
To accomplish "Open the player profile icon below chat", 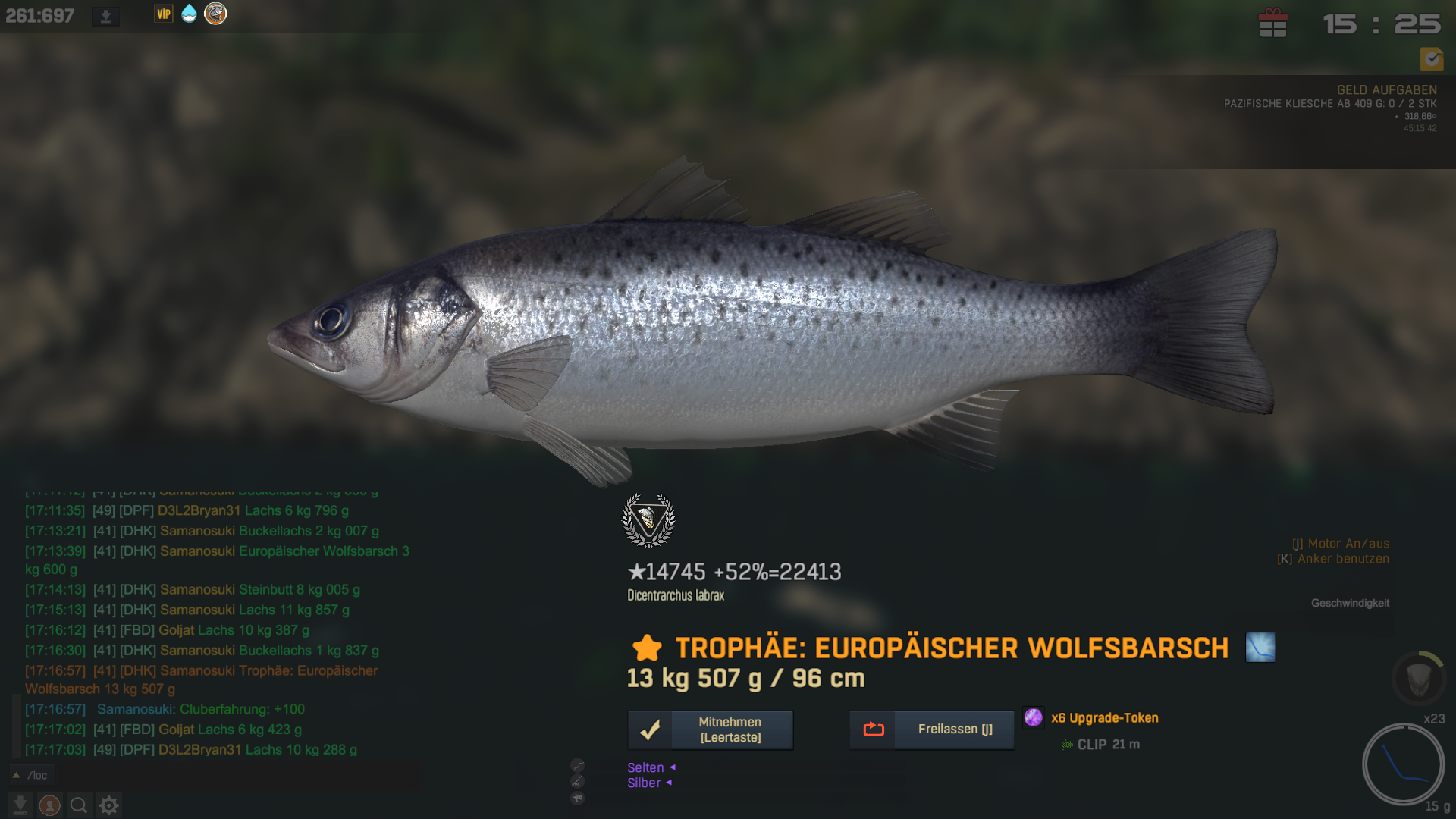I will tap(50, 805).
